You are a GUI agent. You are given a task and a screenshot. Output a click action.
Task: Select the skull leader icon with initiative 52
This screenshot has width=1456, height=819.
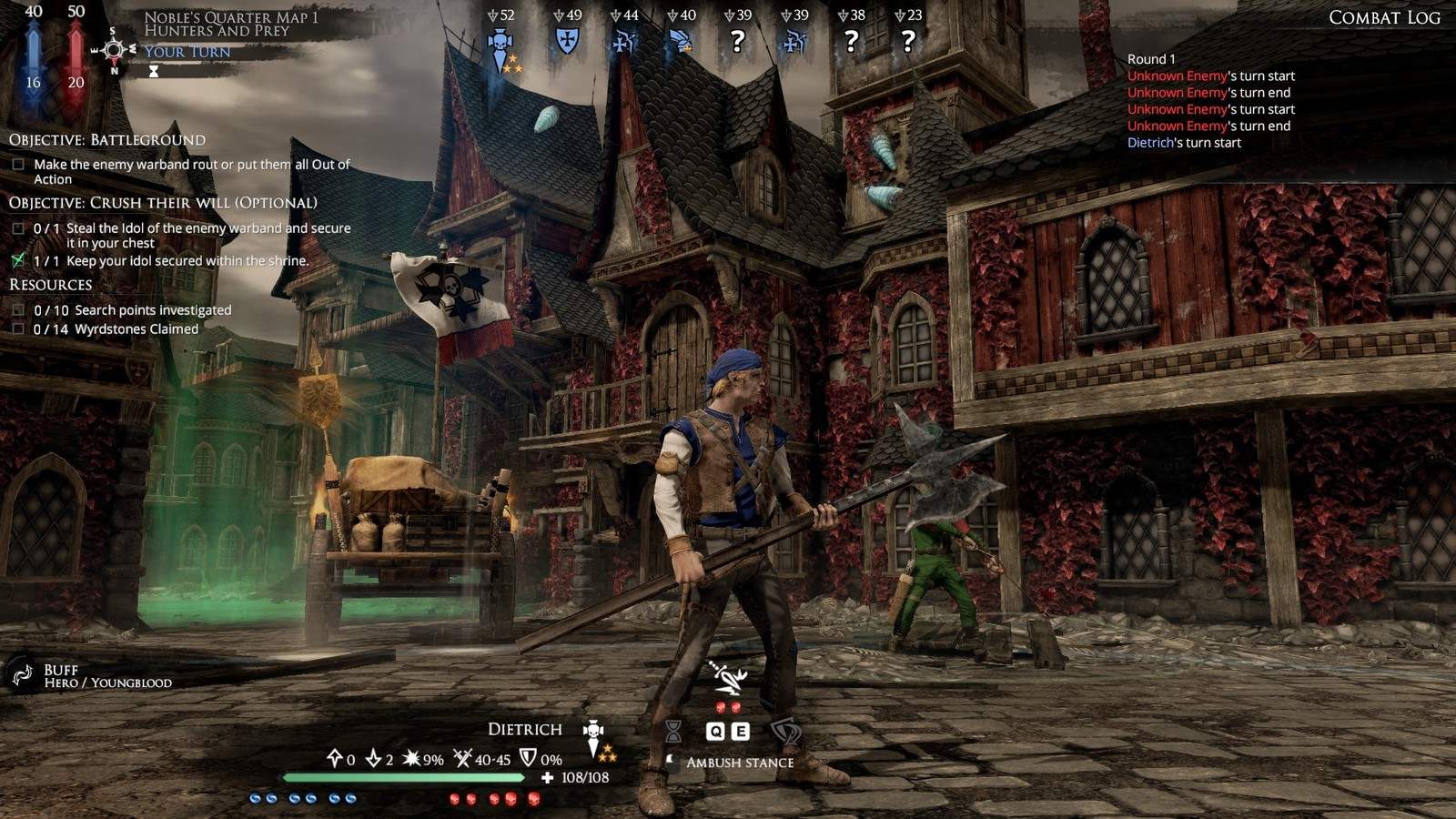[500, 44]
